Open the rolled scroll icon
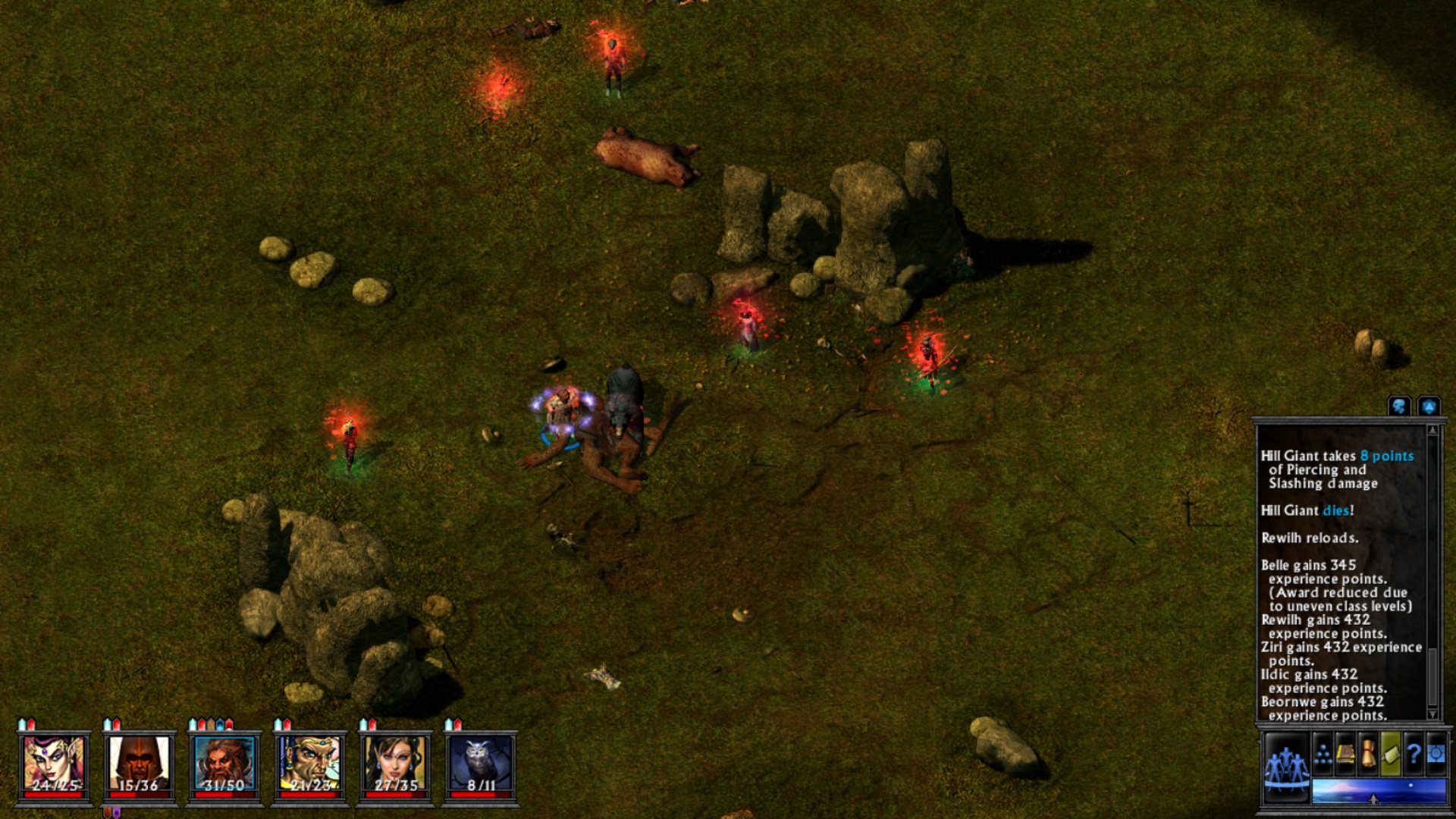This screenshot has height=819, width=1456. [x=1368, y=754]
